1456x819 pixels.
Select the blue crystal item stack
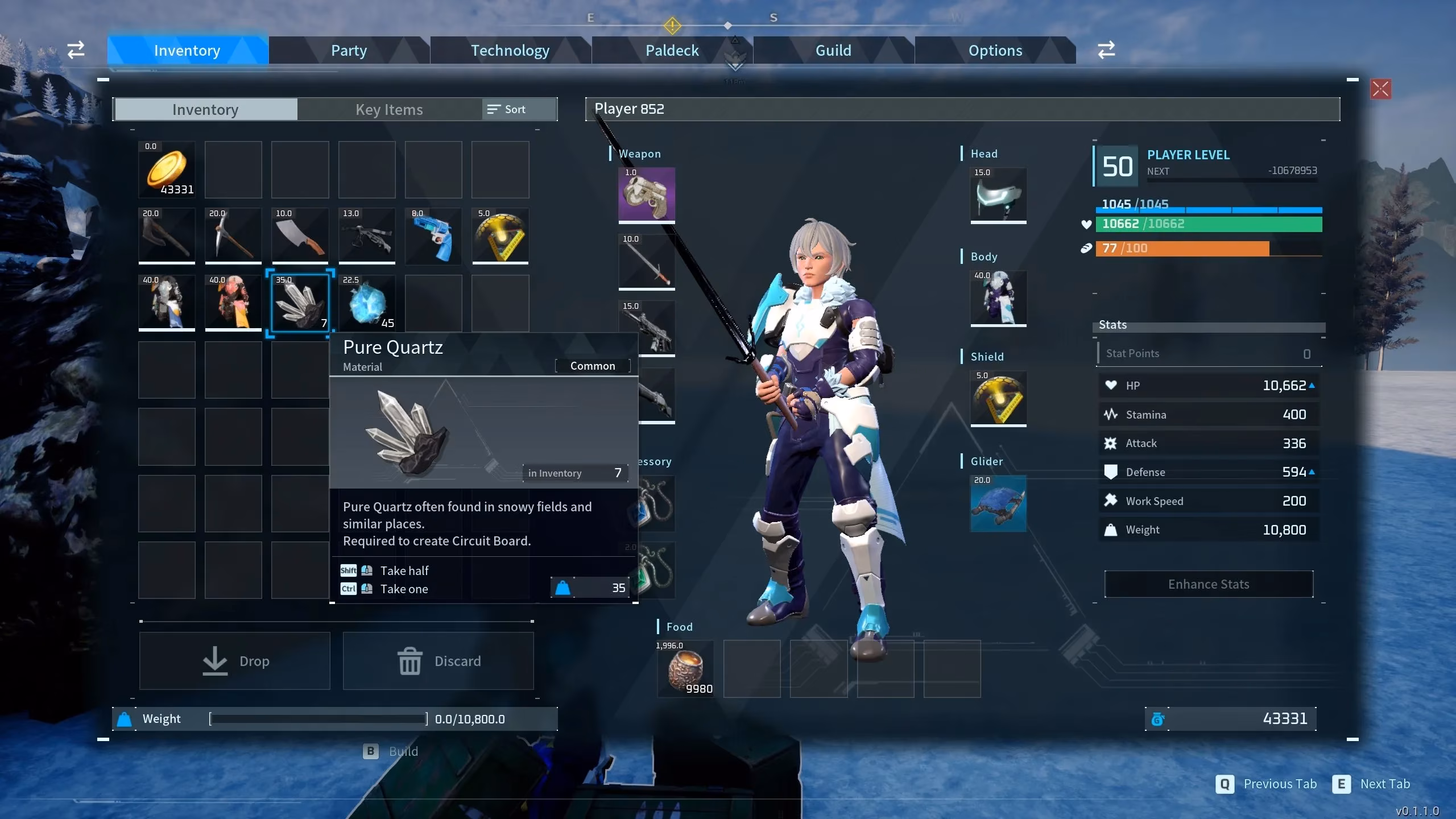point(366,303)
